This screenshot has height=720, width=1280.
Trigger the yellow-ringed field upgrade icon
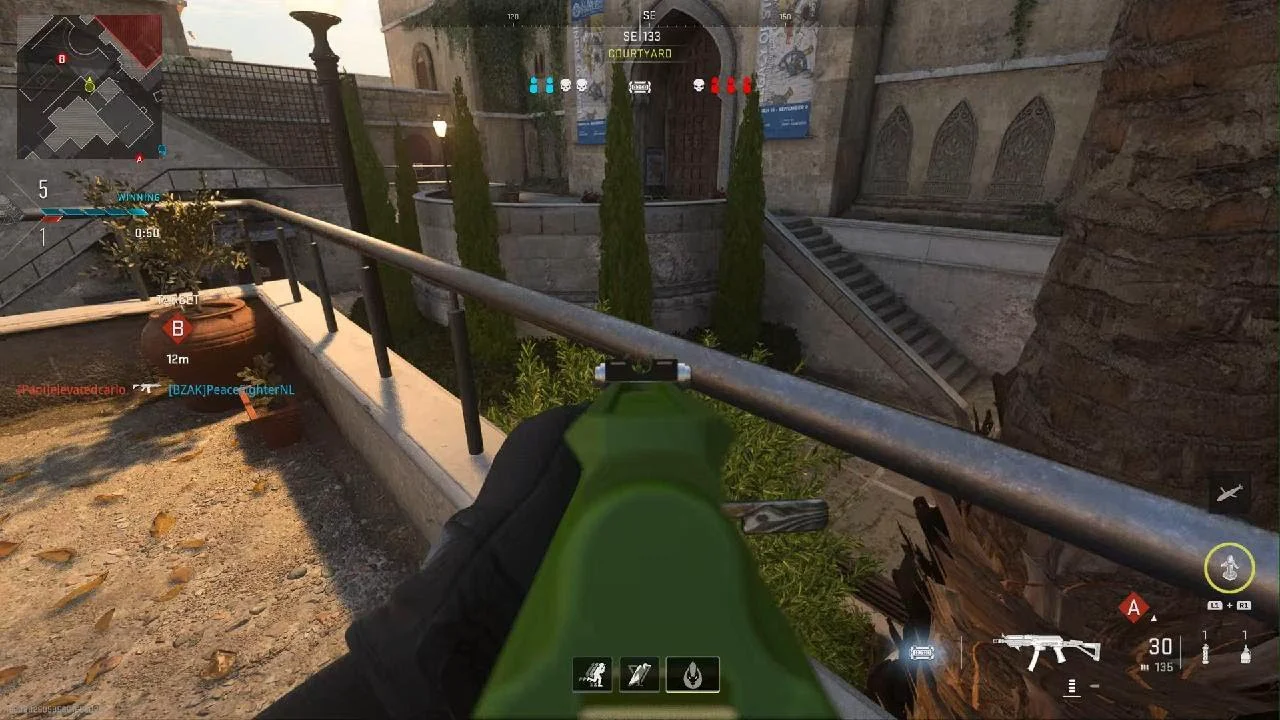[x=1228, y=568]
